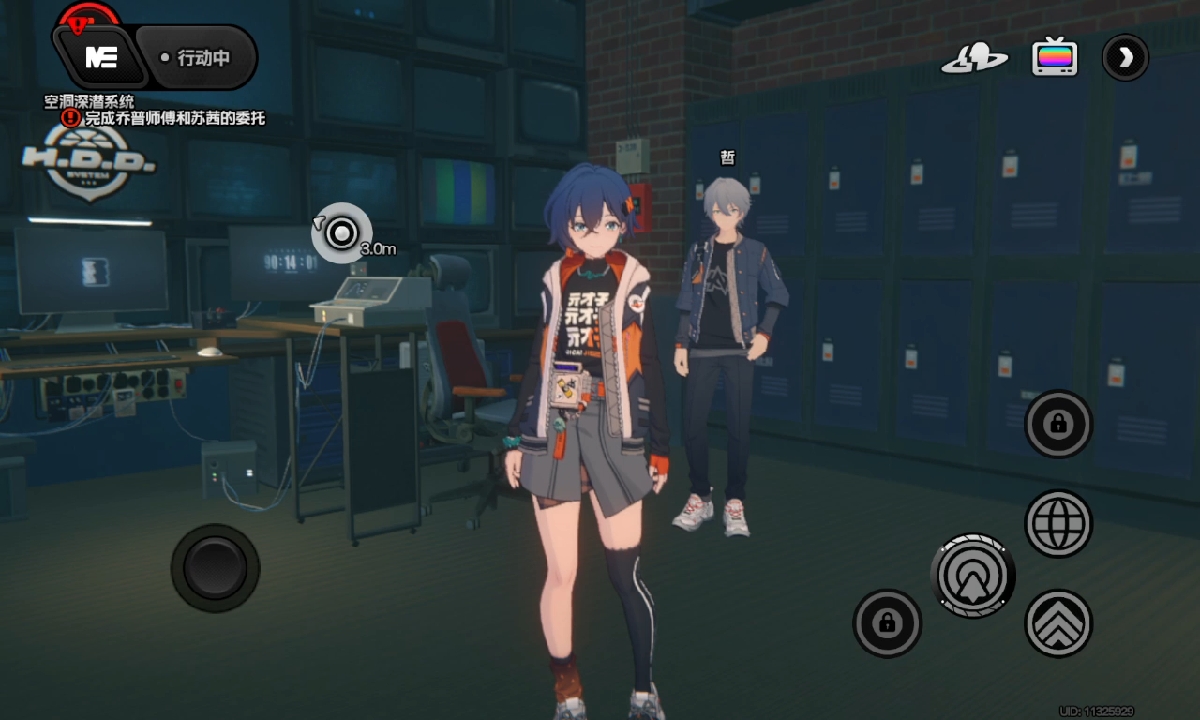1200x720 pixels.
Task: Tap the 行动中 status indicator
Action: tap(196, 58)
